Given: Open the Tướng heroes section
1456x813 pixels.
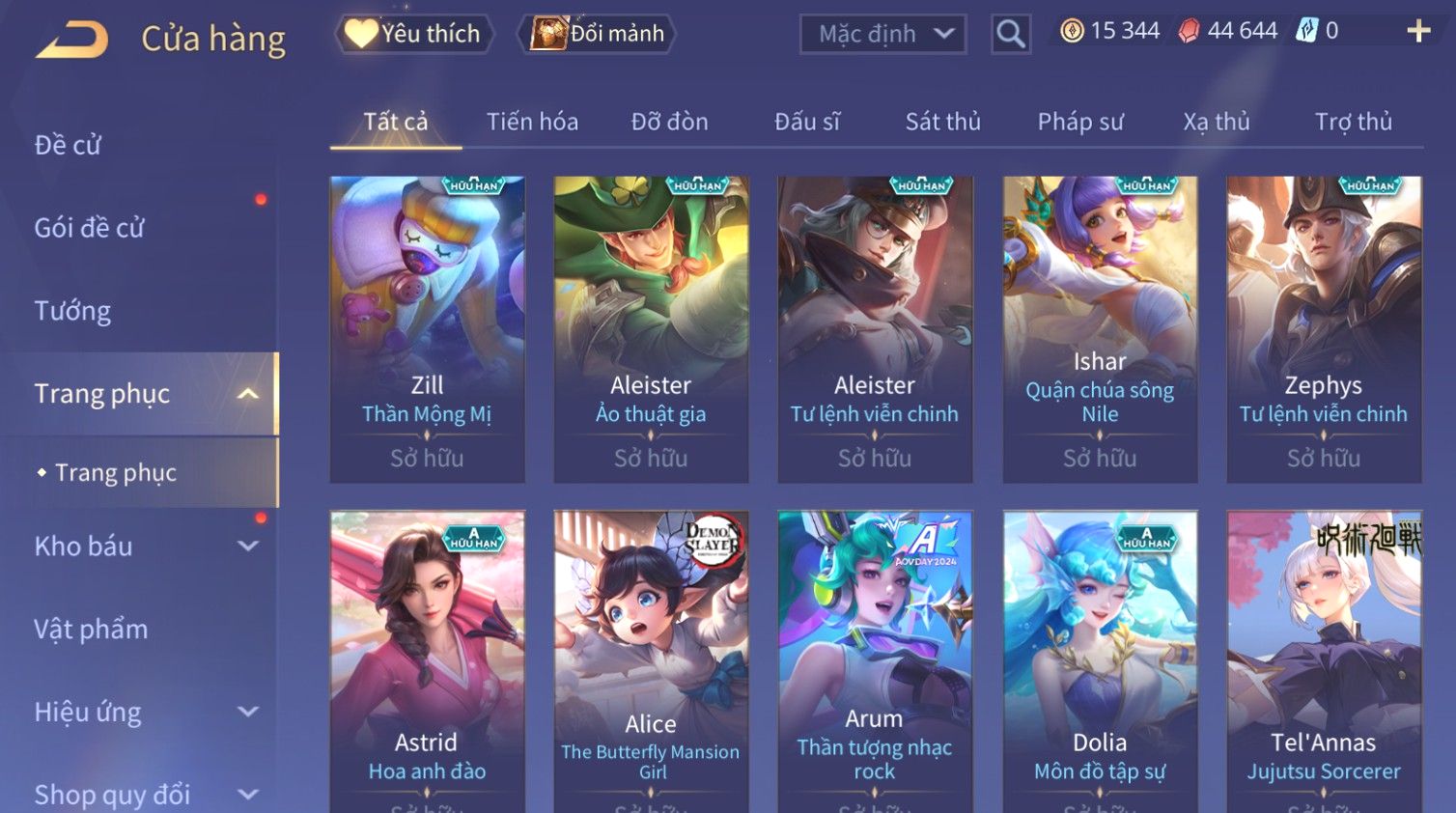Looking at the screenshot, I should (72, 311).
